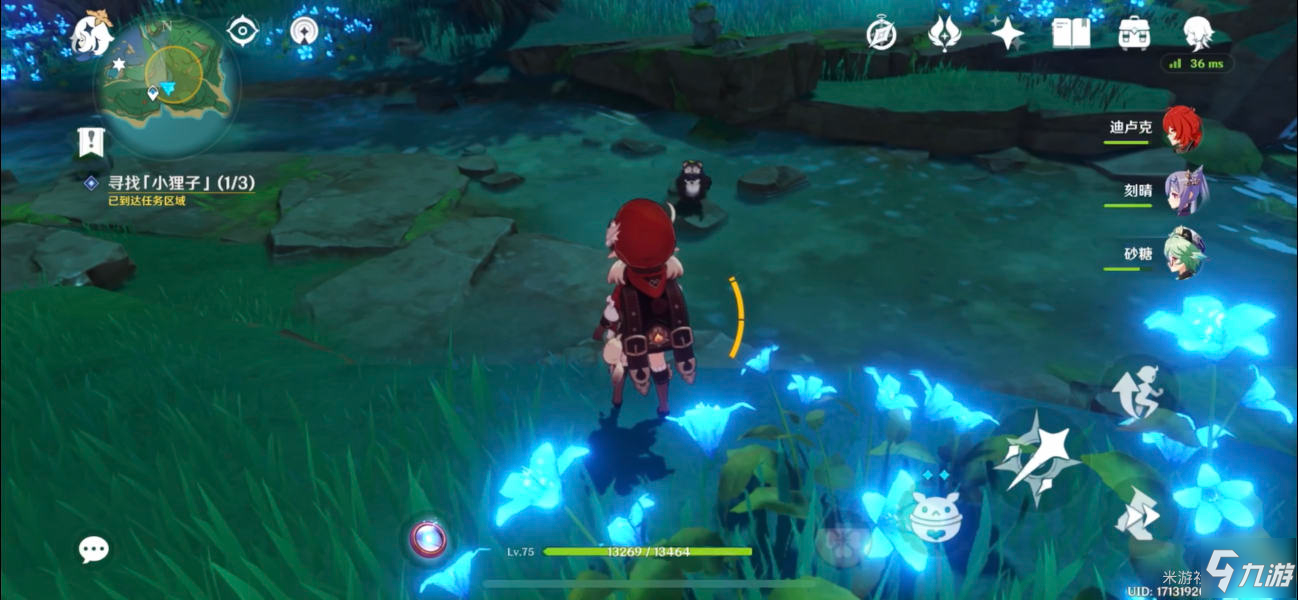Screen dimensions: 1298x600
Task: Switch to party member 刻晴
Action: pyautogui.click(x=1183, y=191)
